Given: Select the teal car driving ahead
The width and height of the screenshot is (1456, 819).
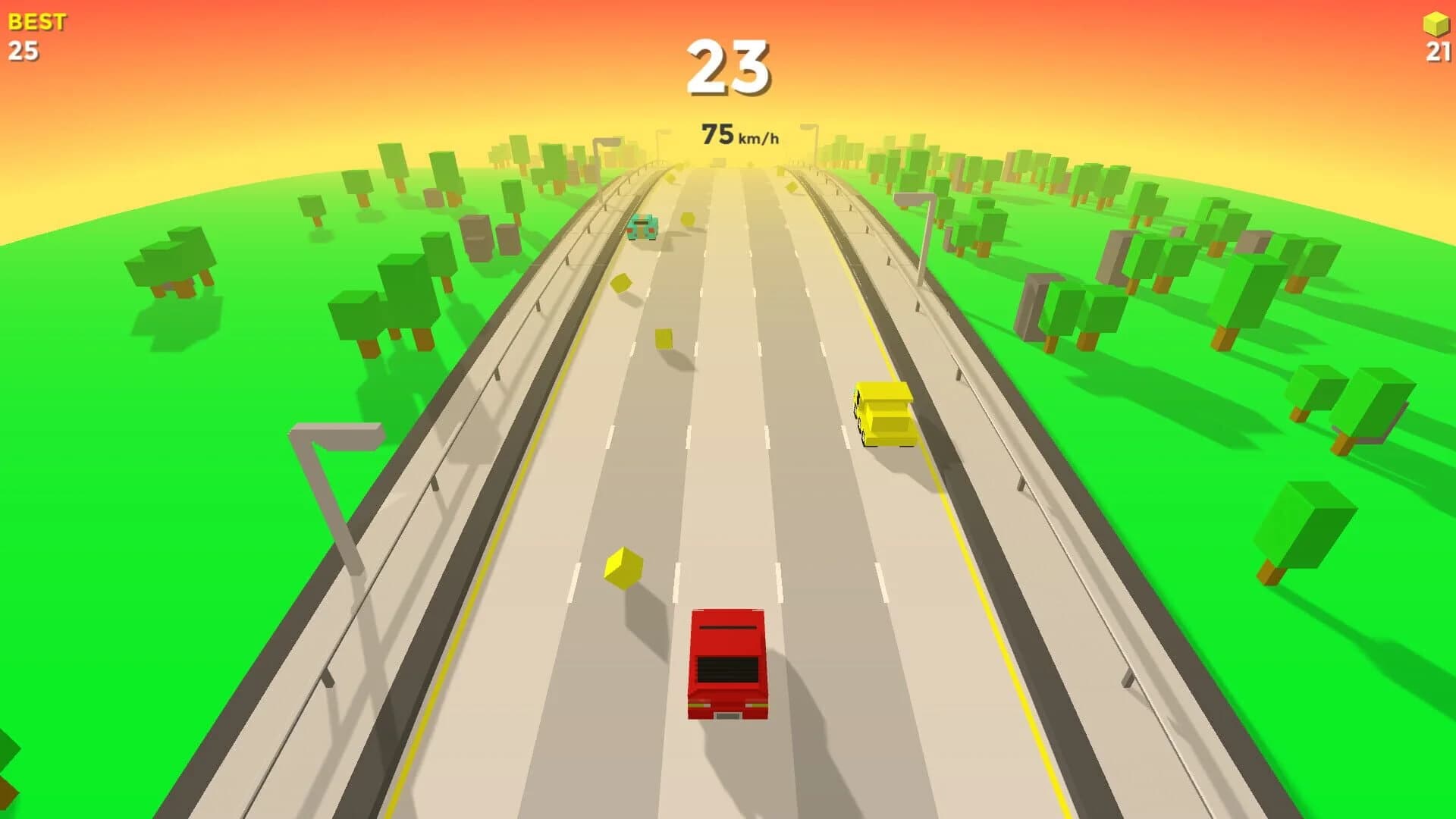Looking at the screenshot, I should tap(642, 225).
